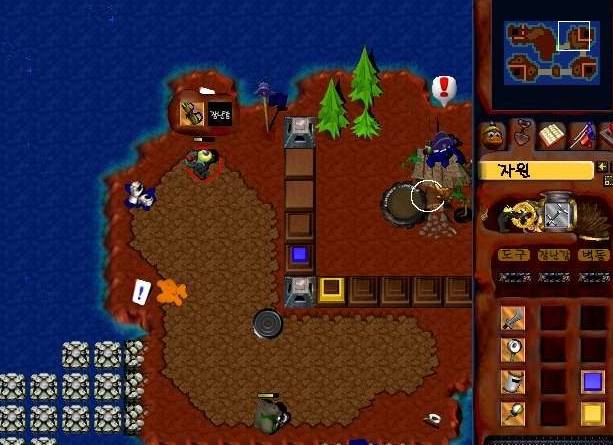Click the arrow beside the 자원 label
Image resolution: width=613 pixels, height=445 pixels.
coord(602,168)
